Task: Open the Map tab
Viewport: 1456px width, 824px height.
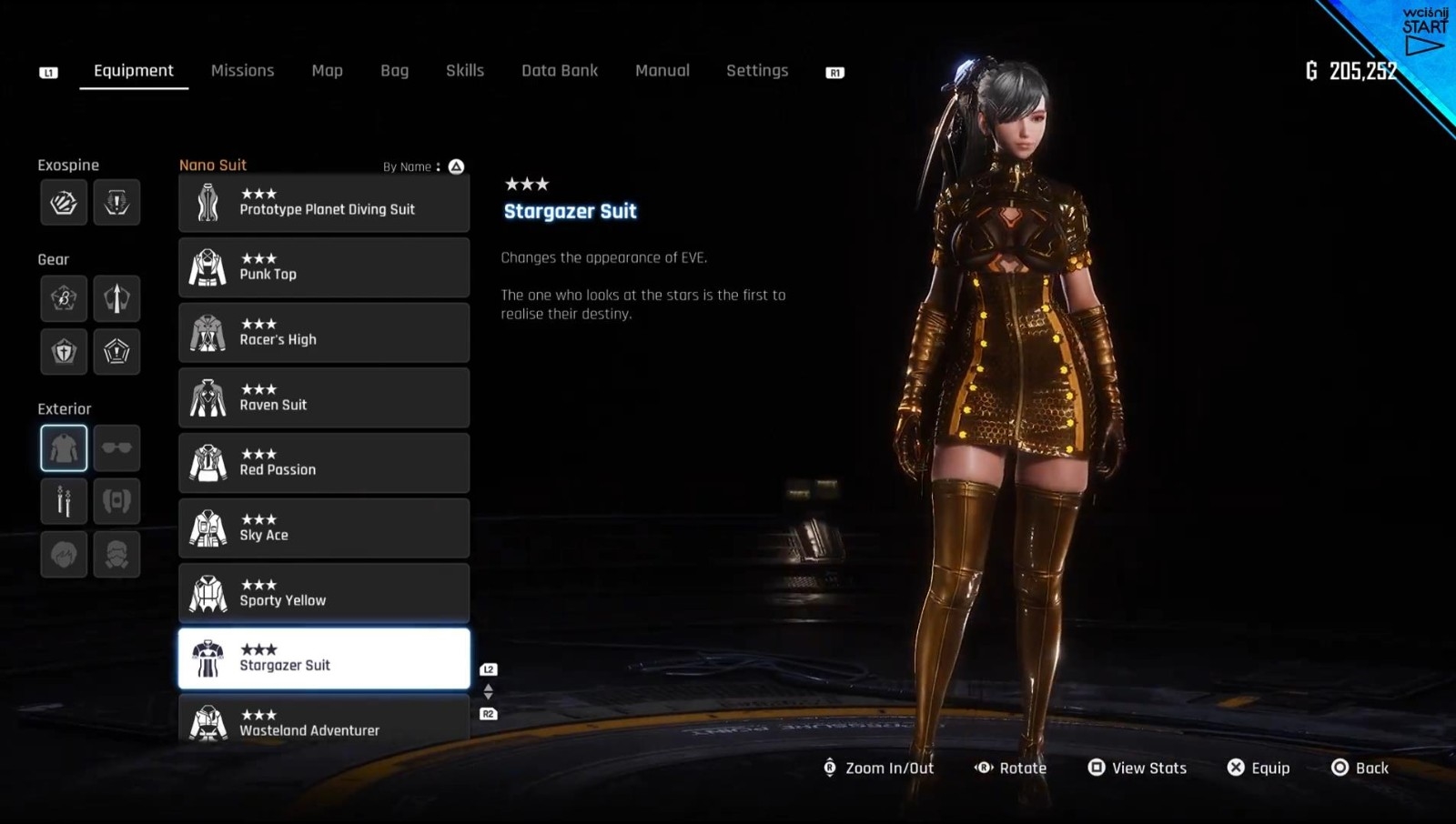Action: point(327,71)
